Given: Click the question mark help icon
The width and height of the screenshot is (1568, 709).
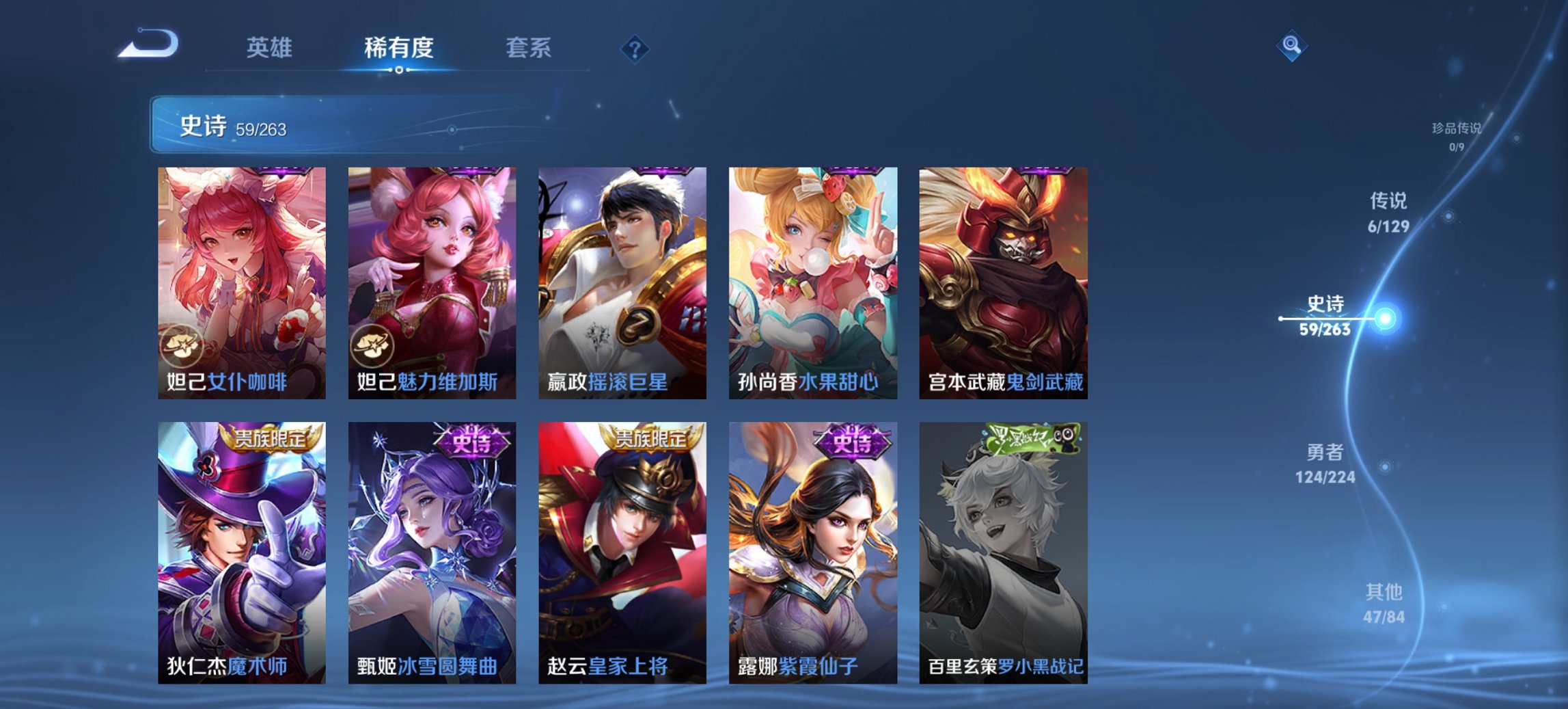Looking at the screenshot, I should [635, 49].
